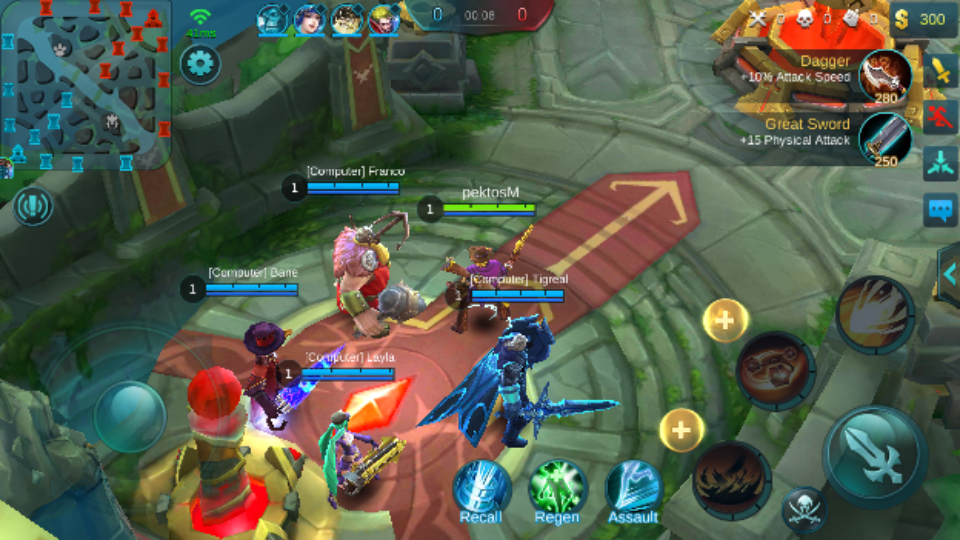Cast the Assault battle spell

633,490
